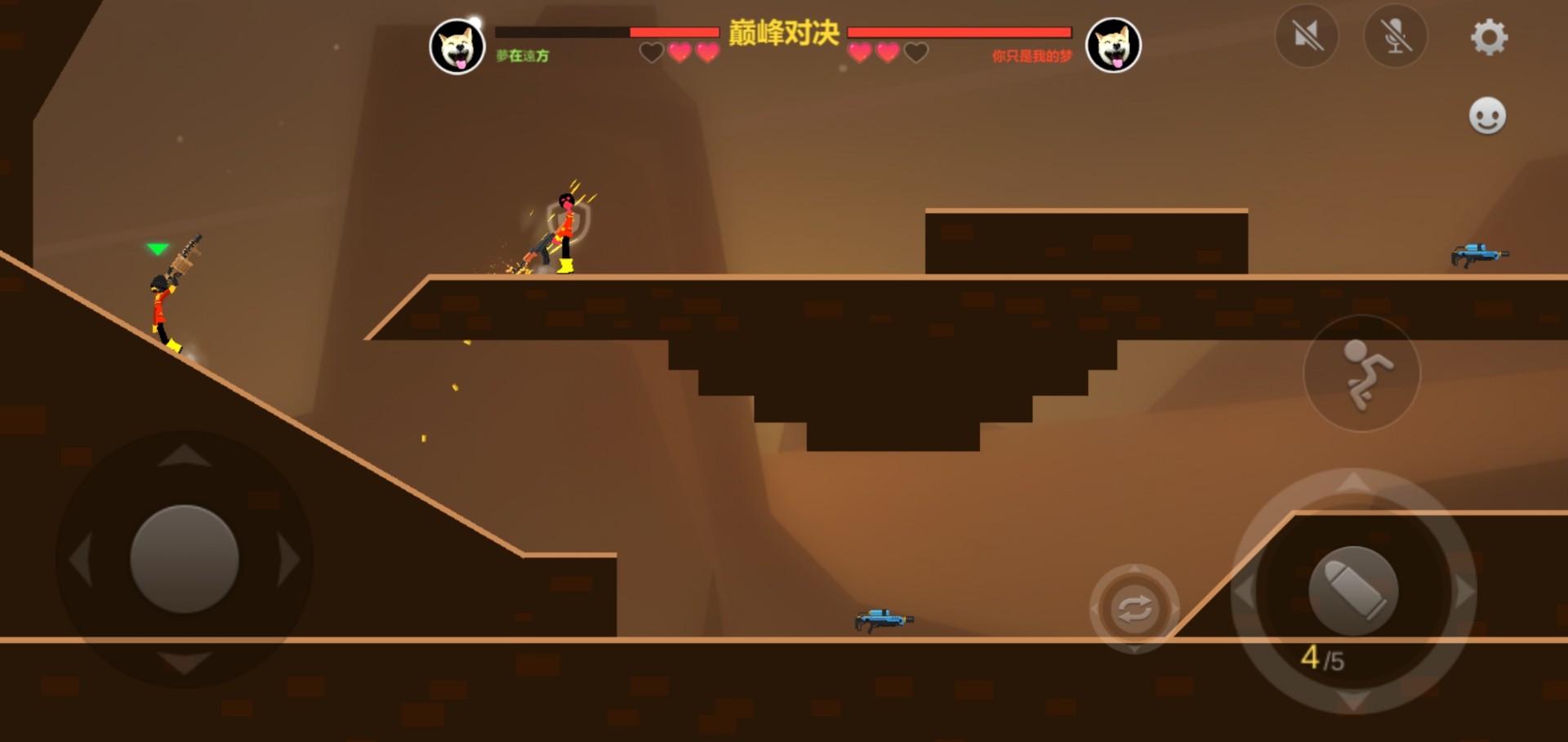Image resolution: width=1568 pixels, height=742 pixels.
Task: Toggle sound off with speaker icon
Action: (x=1307, y=35)
